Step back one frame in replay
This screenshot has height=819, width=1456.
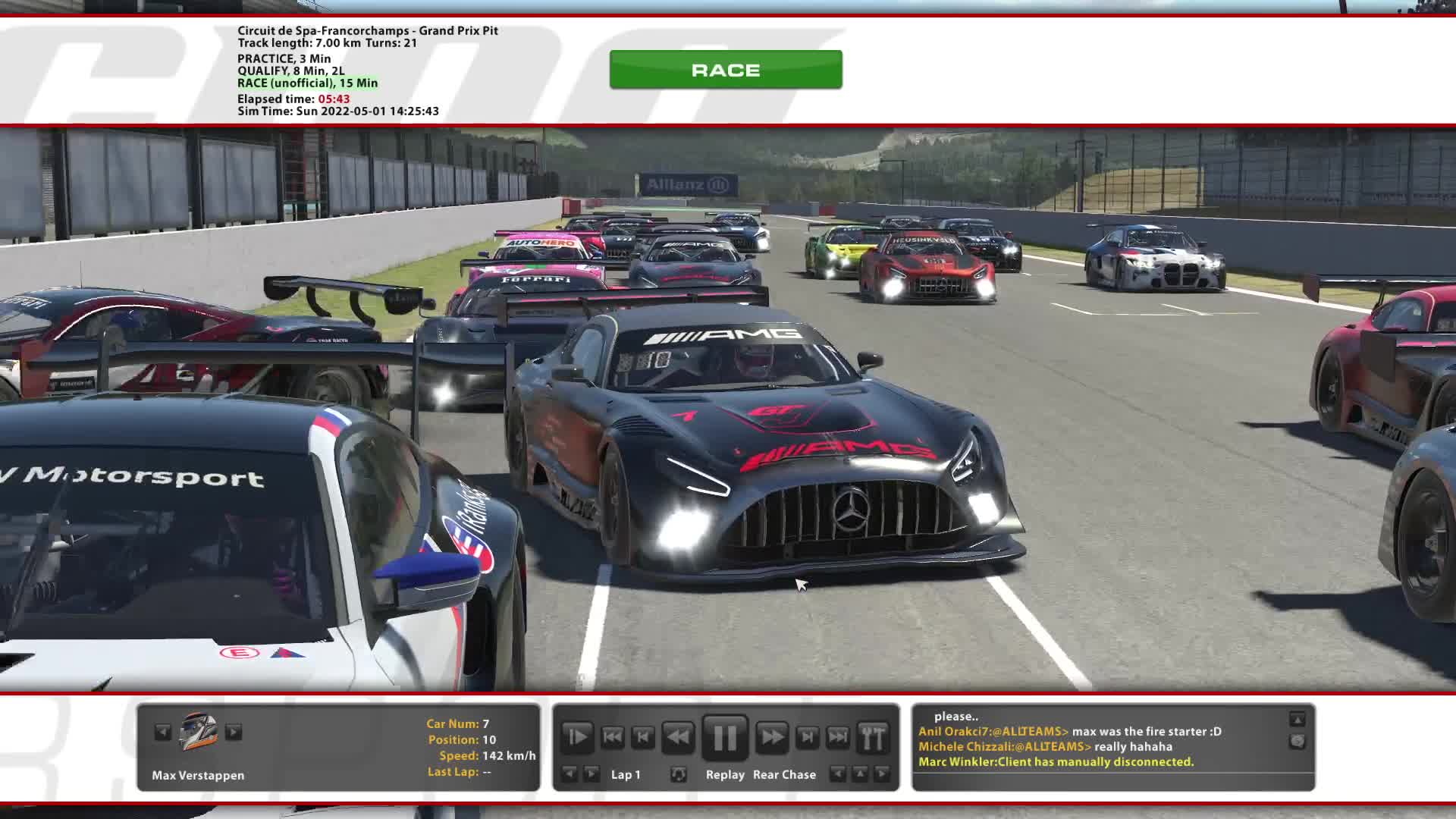click(643, 737)
